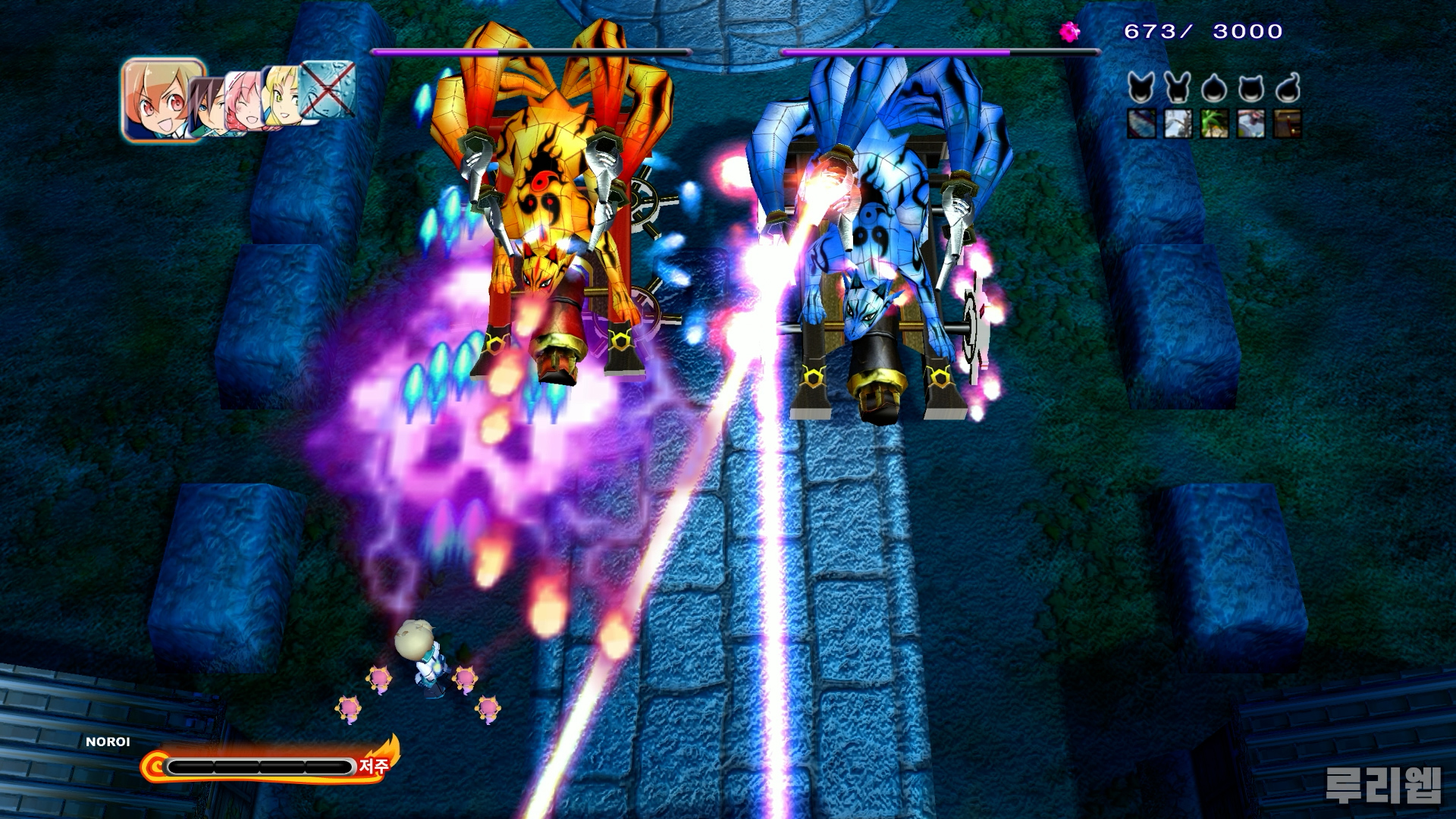
Task: Open the white and pink stage thumbnail
Action: pyautogui.click(x=1250, y=124)
